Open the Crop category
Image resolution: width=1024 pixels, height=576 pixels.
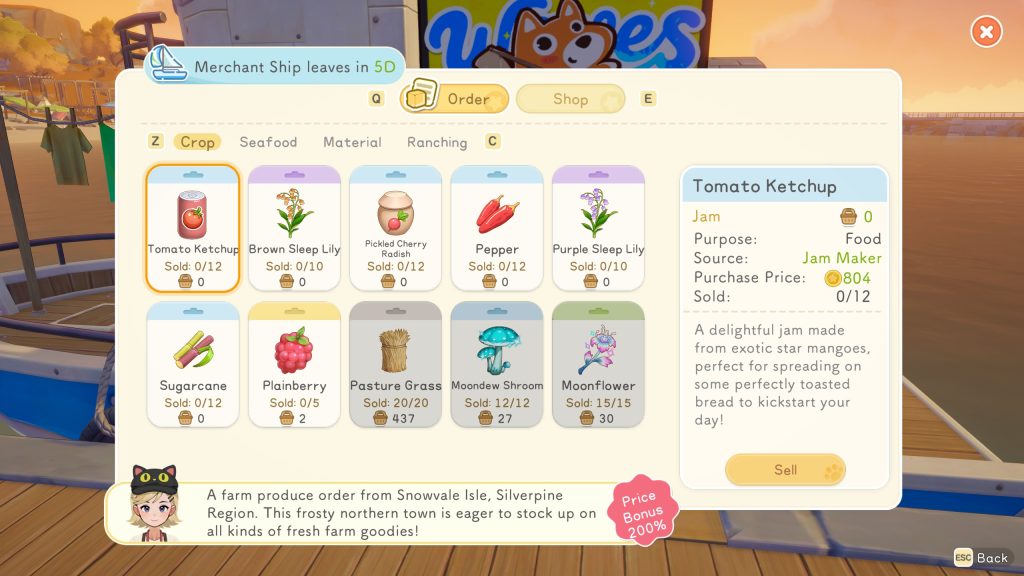pos(197,142)
